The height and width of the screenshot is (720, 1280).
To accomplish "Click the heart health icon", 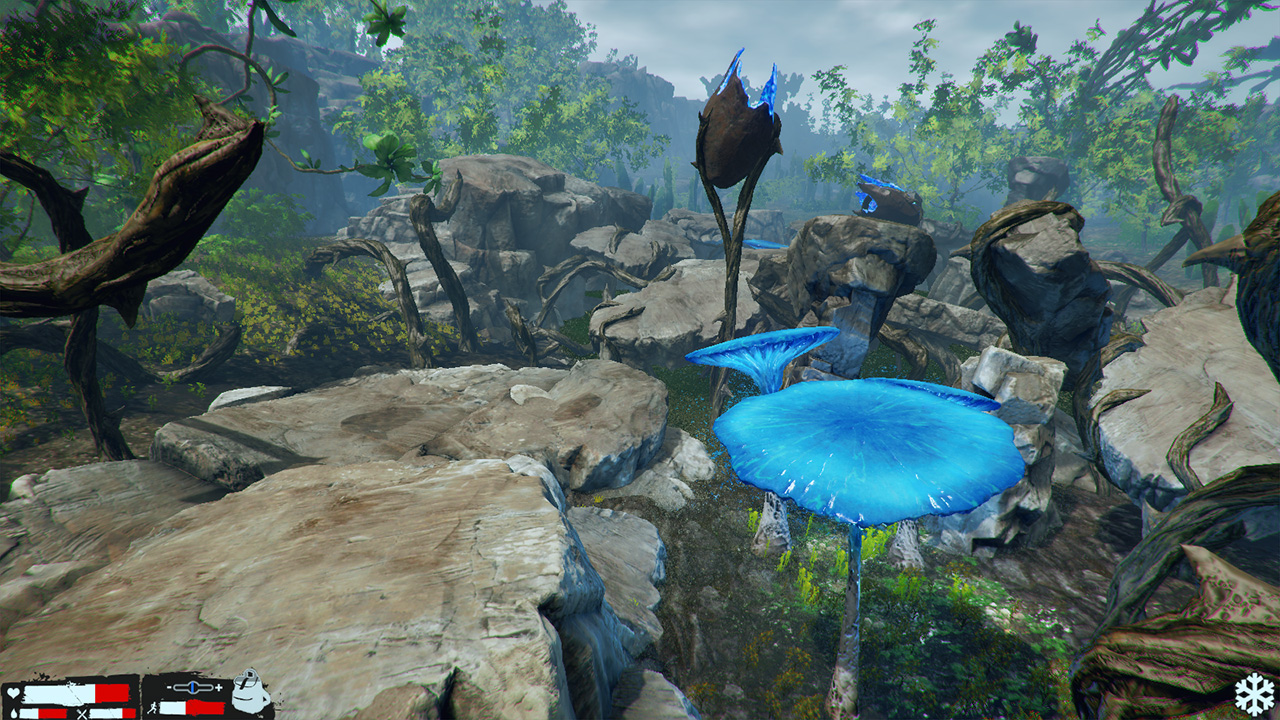I will coord(13,690).
